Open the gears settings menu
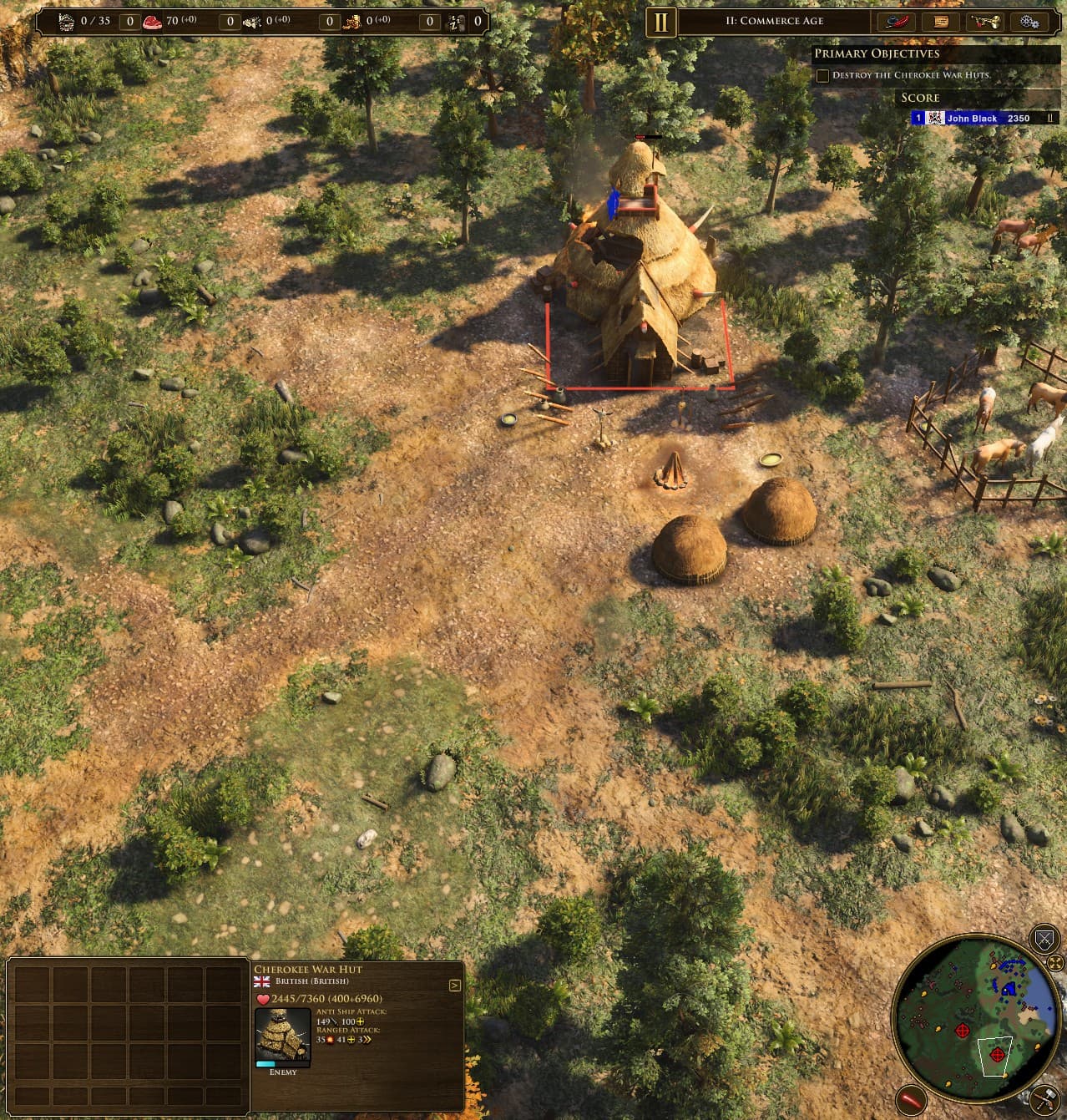The image size is (1067, 1120). (x=1029, y=22)
